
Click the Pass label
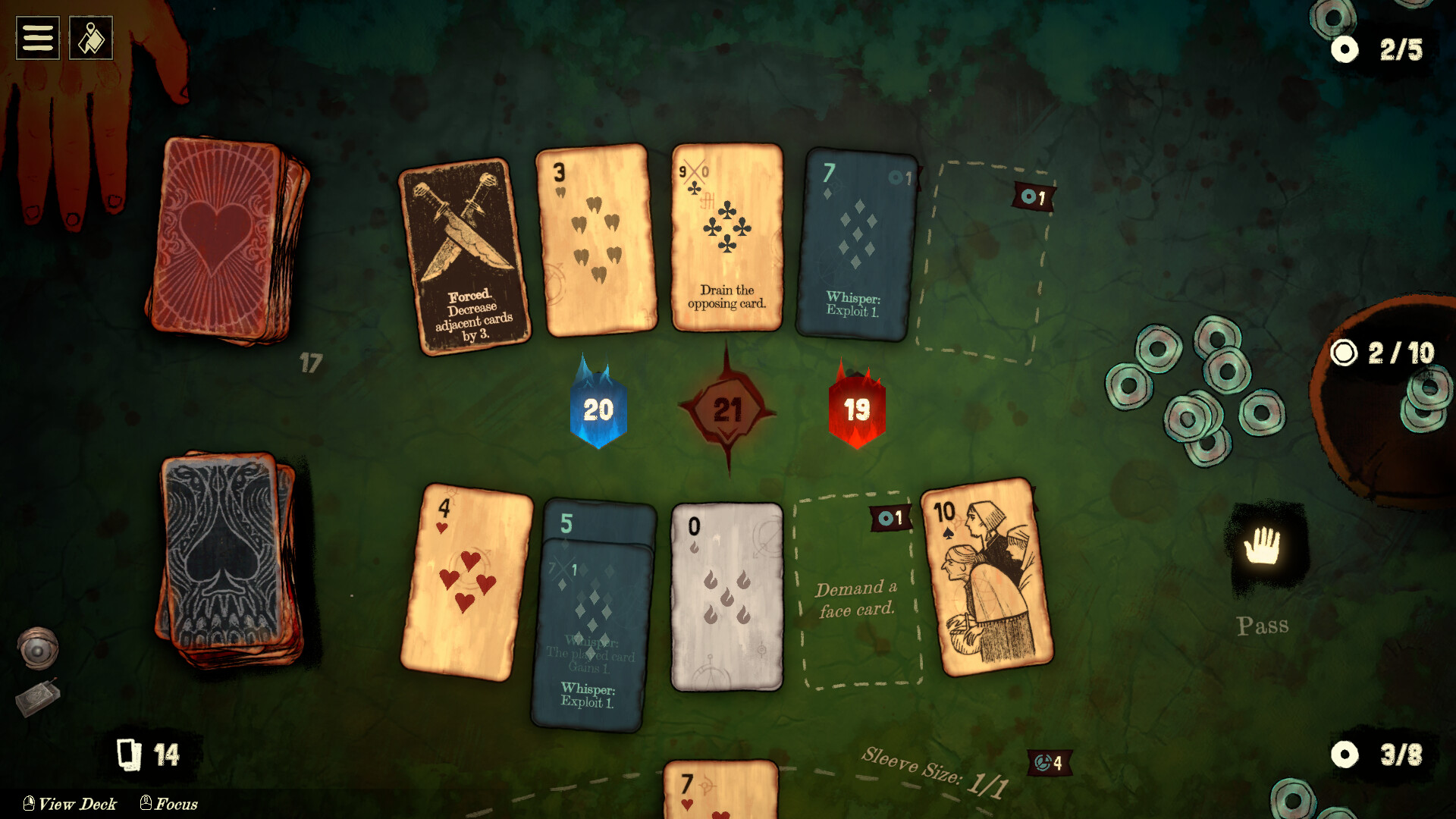point(1263,626)
